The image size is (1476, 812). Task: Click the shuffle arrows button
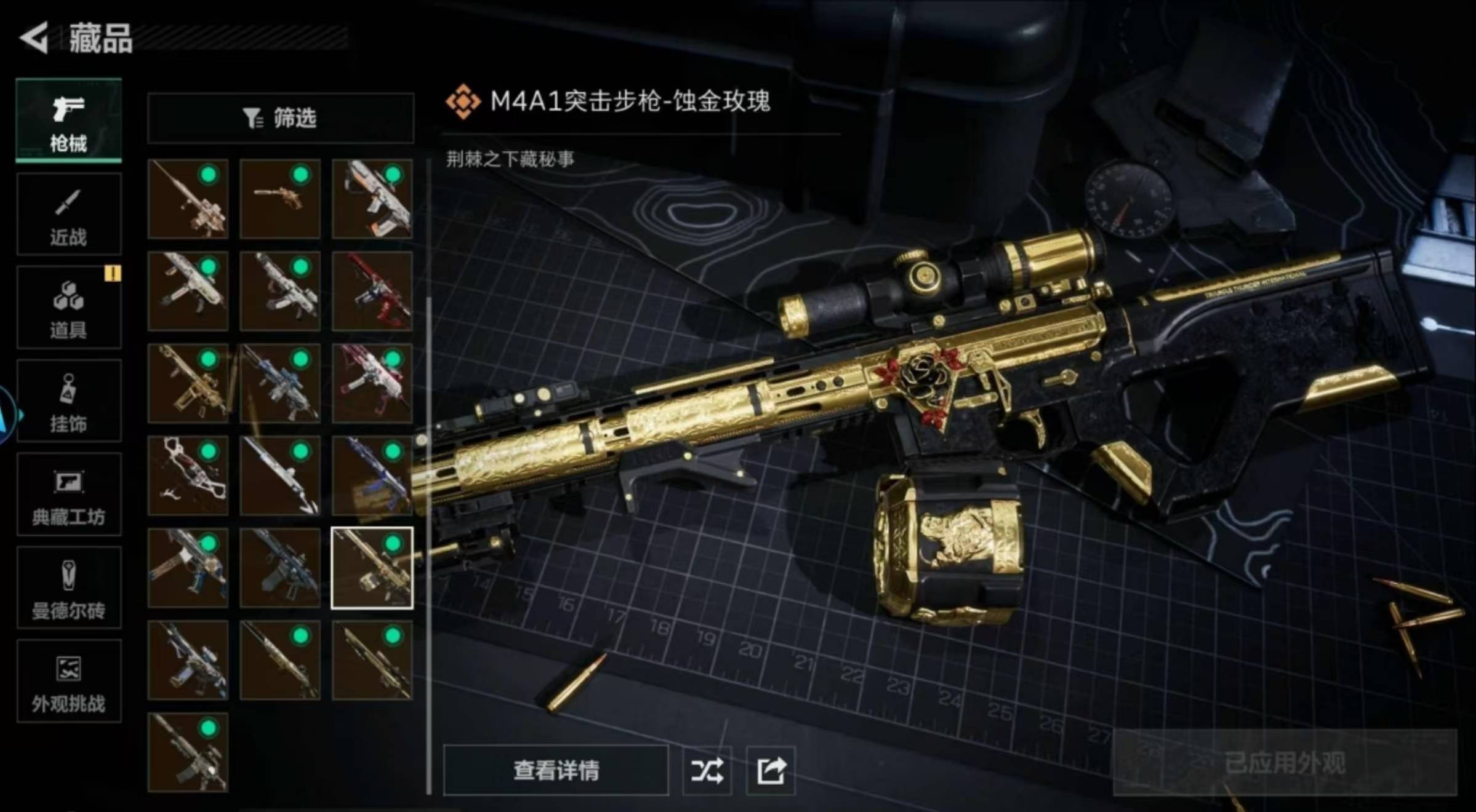(707, 770)
